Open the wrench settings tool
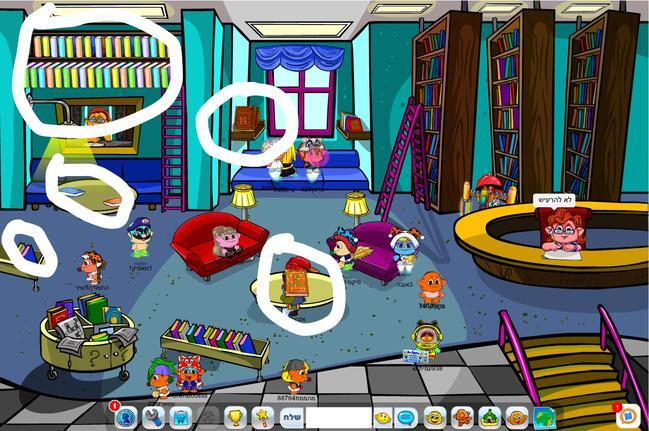649x431 pixels. 153,417
